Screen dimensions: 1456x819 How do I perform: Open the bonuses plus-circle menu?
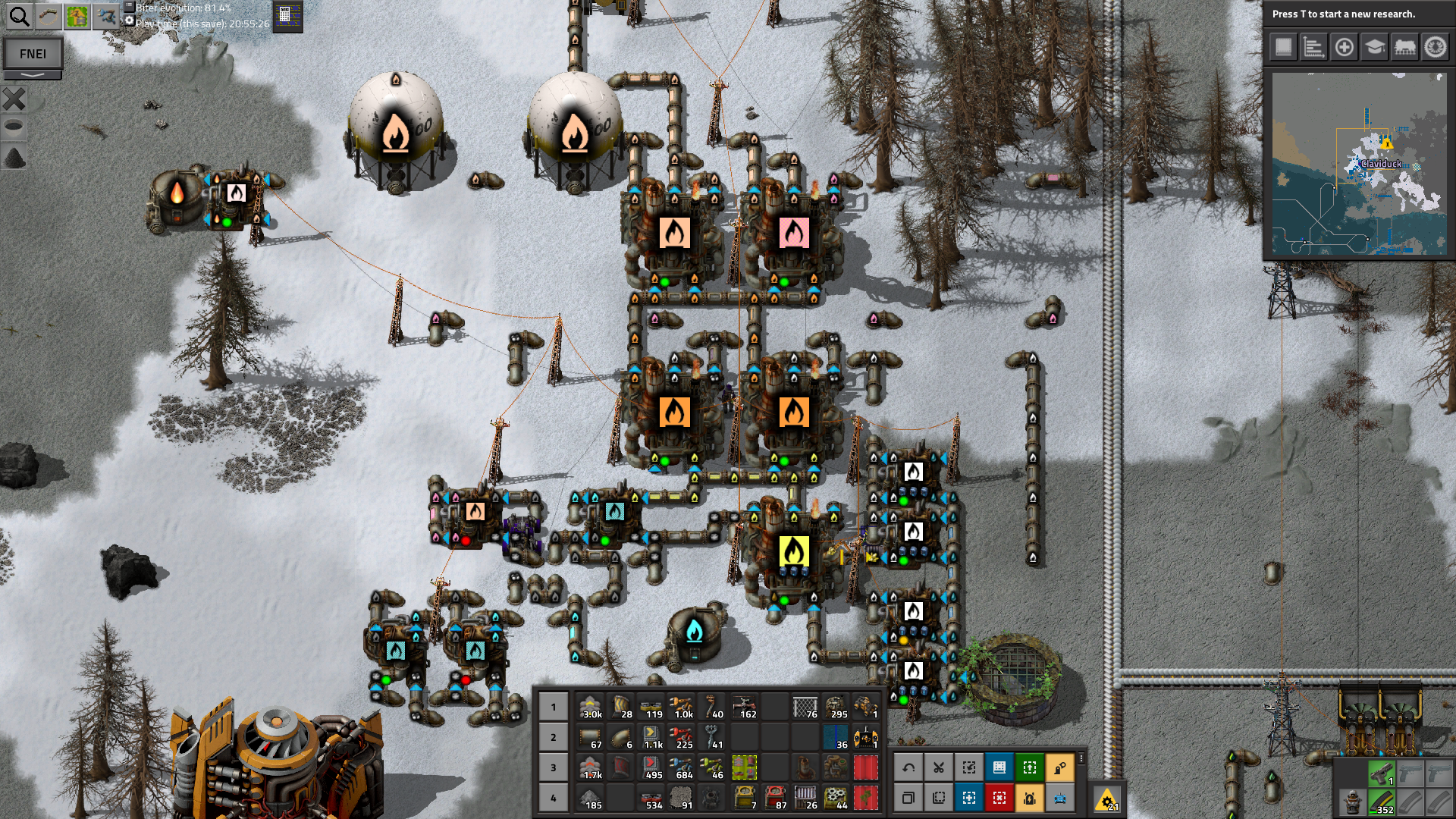[1344, 47]
